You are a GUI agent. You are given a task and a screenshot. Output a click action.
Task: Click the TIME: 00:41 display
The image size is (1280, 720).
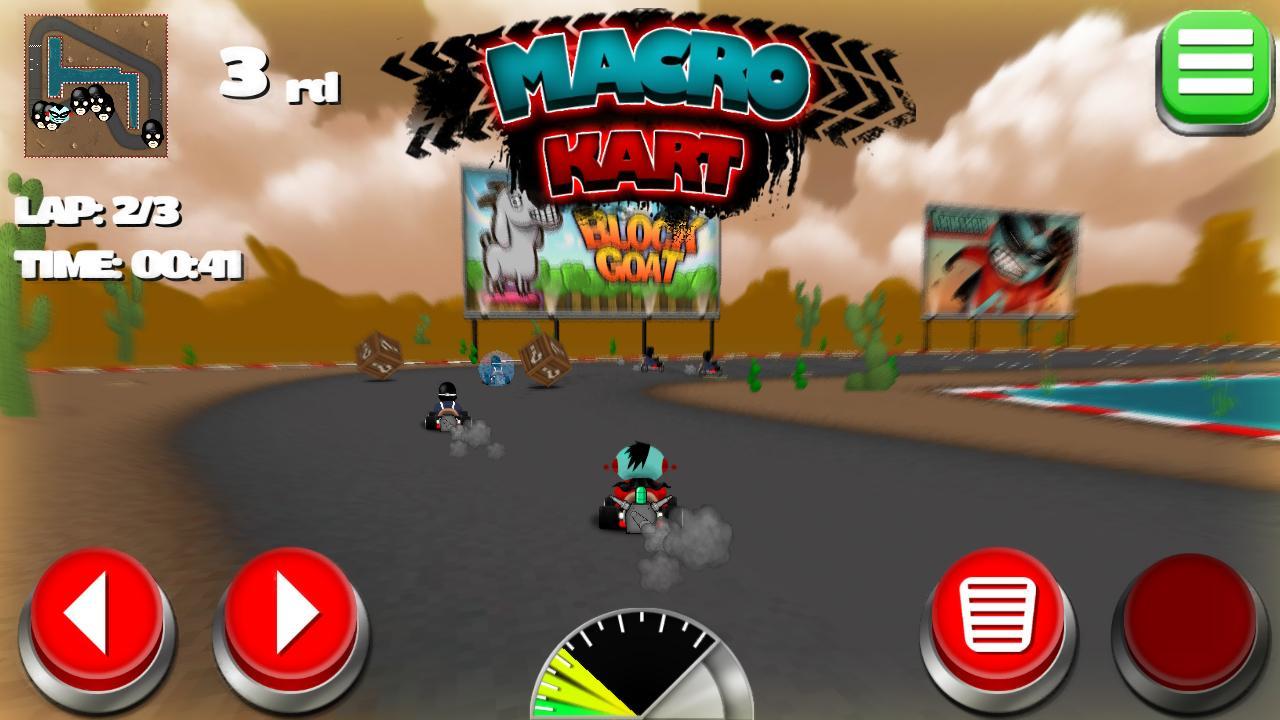pos(128,265)
